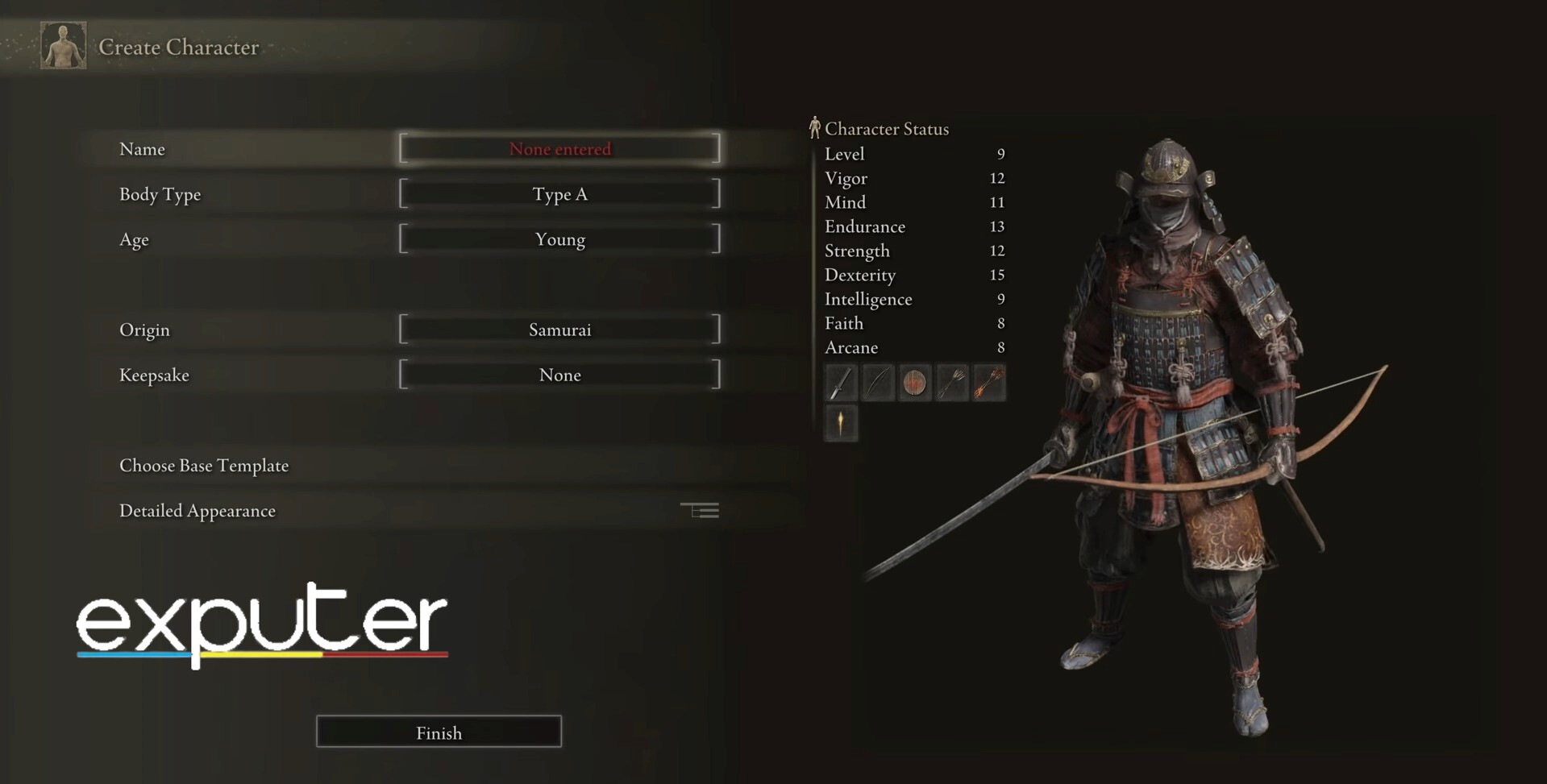The image size is (1547, 784).
Task: Click the Name field showing None entered
Action: click(559, 148)
